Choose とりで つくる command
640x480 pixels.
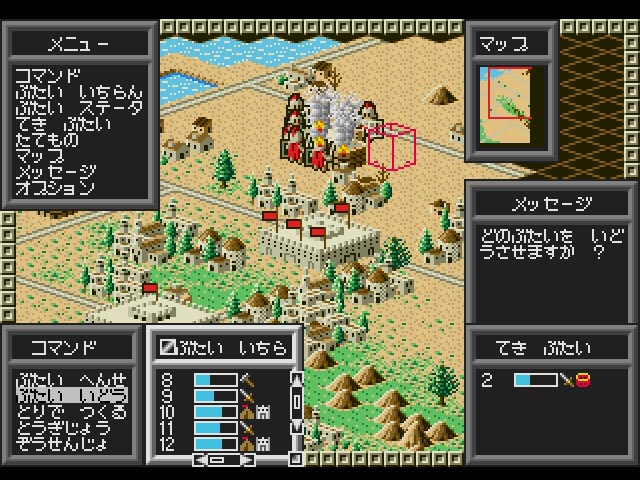(x=70, y=412)
